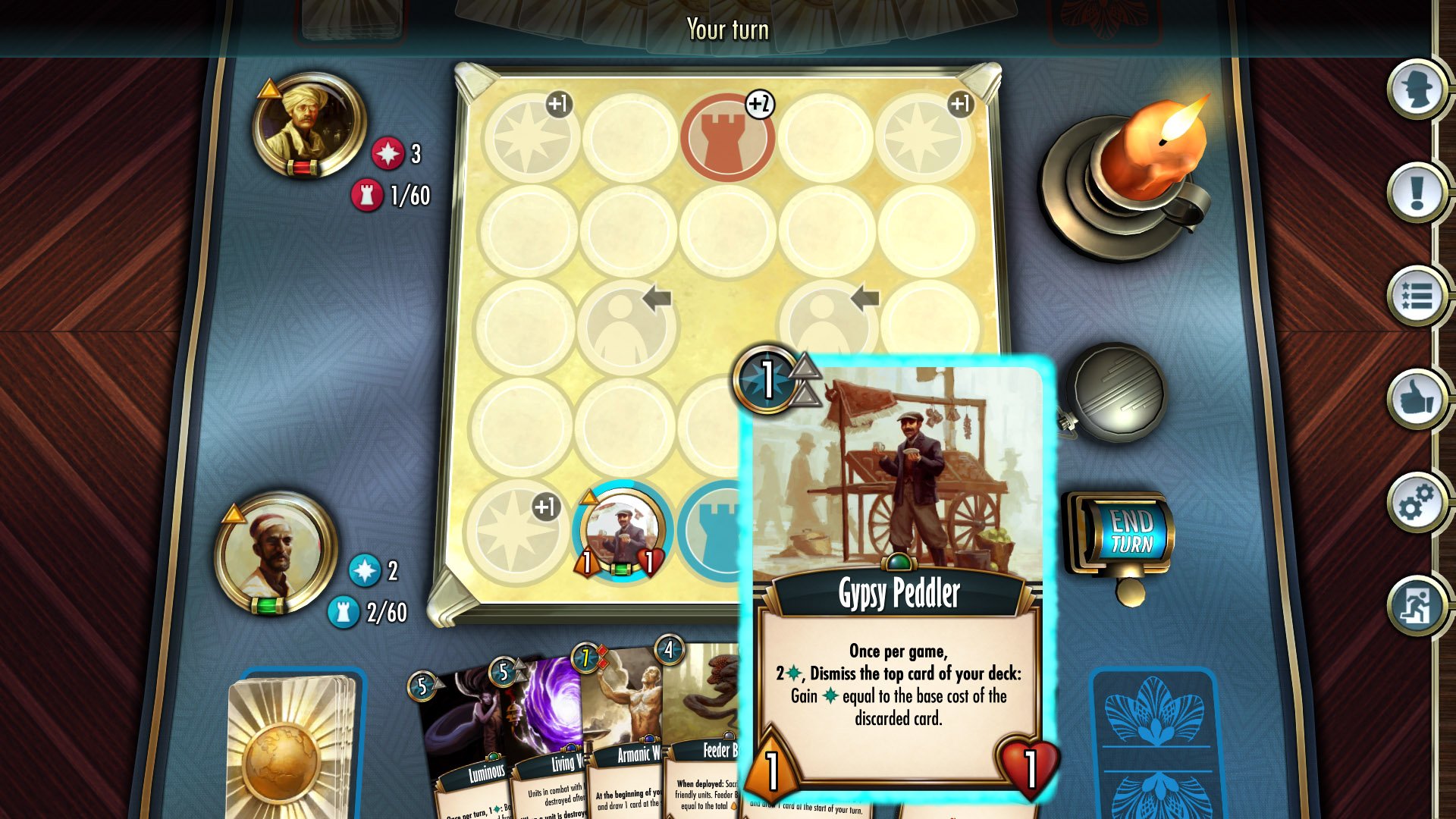
Task: Click the thumbs-up rating icon
Action: click(1417, 400)
